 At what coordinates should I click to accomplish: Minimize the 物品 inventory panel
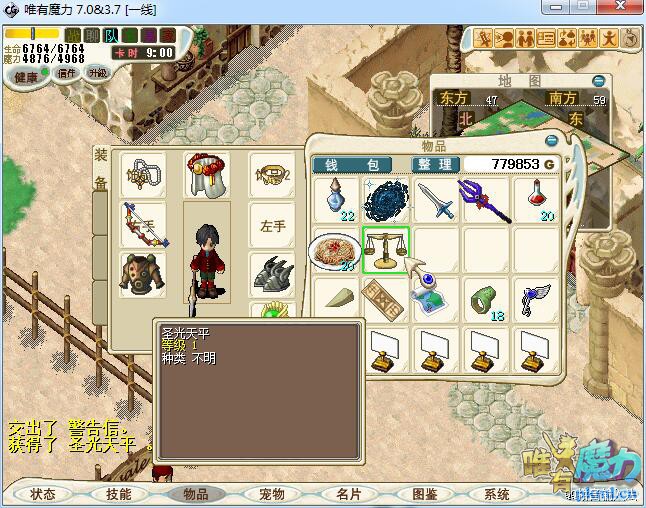(551, 141)
